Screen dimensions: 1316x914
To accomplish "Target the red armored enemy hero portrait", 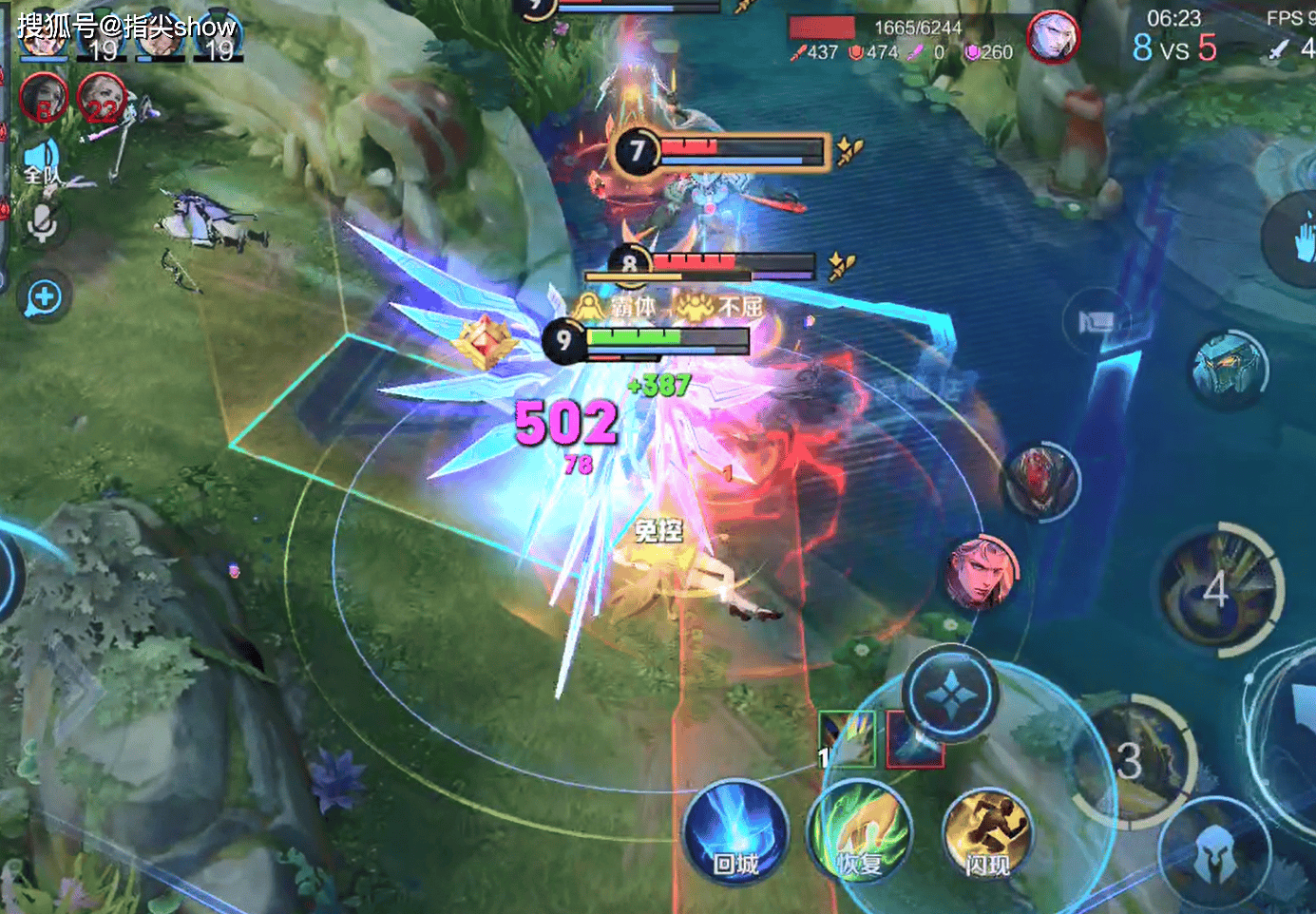I will click(1040, 481).
